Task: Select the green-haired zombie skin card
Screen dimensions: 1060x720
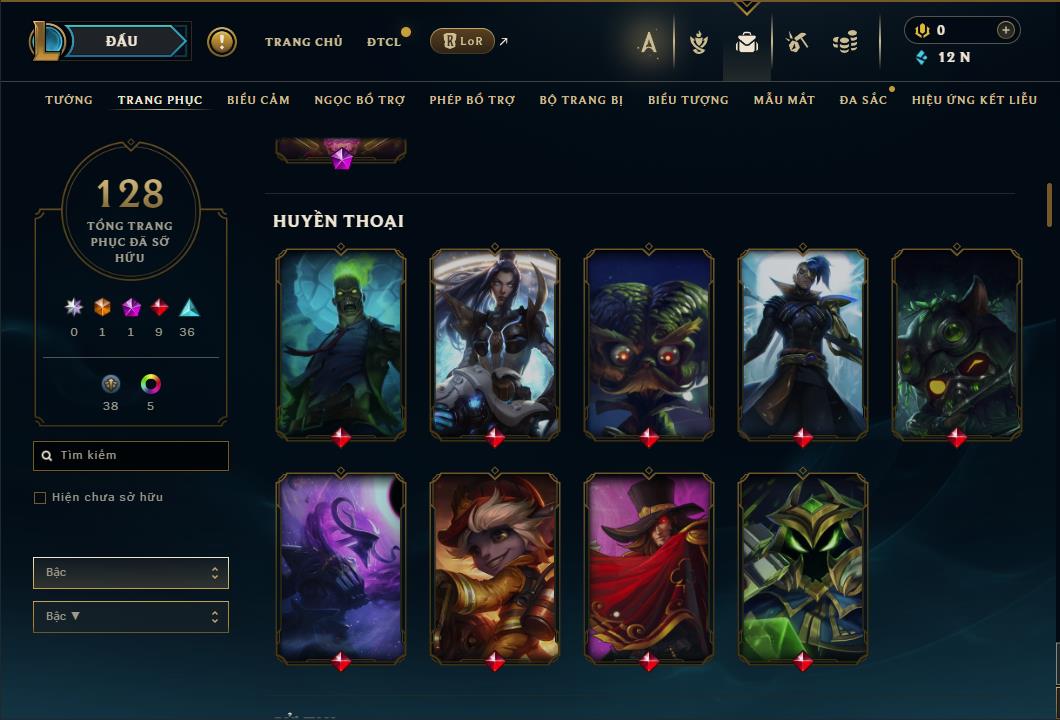Action: [341, 342]
